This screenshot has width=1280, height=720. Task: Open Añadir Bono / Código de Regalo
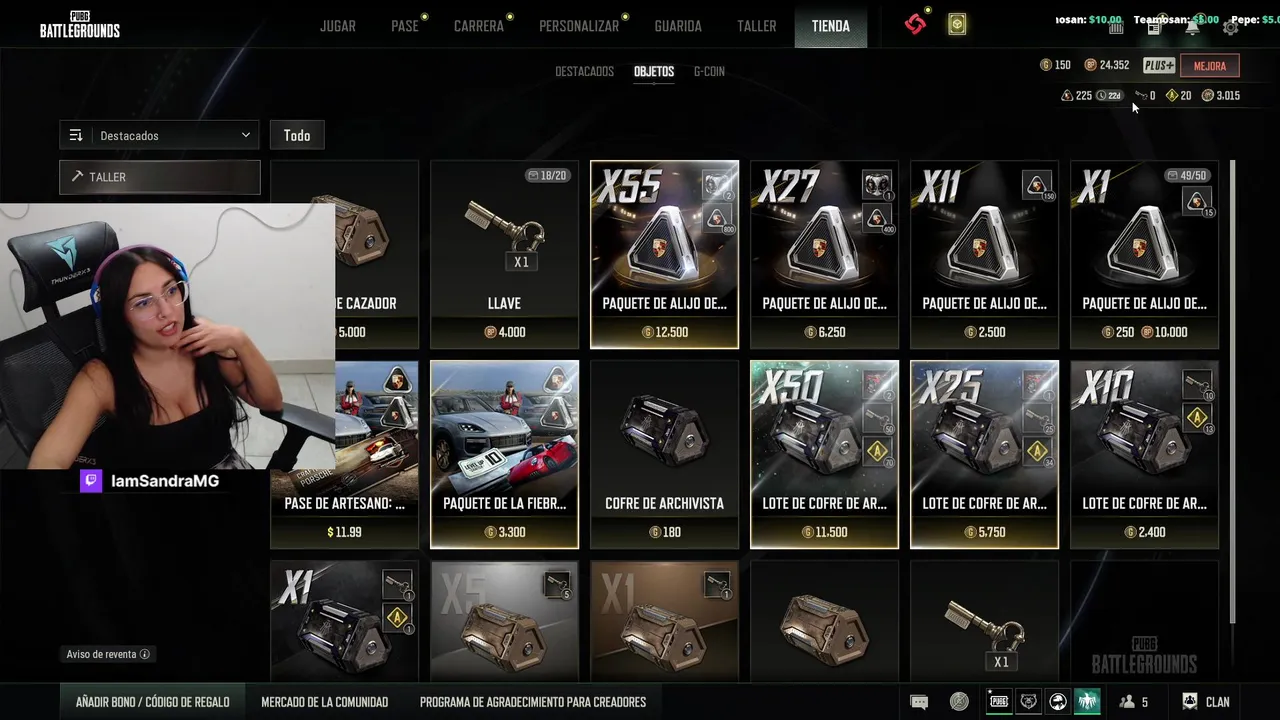click(x=152, y=702)
